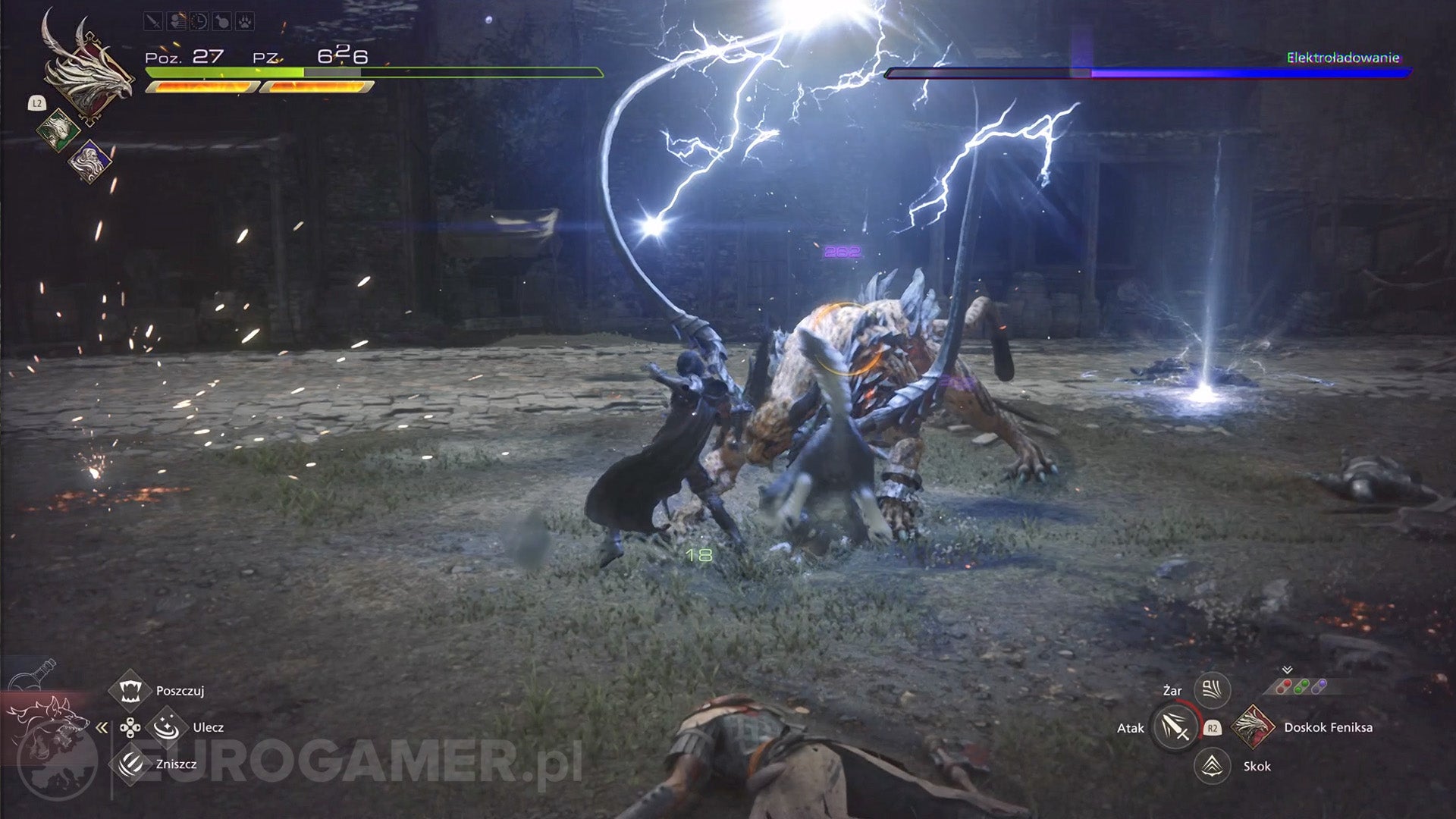Select the green ability slot indicator

[x=1300, y=686]
